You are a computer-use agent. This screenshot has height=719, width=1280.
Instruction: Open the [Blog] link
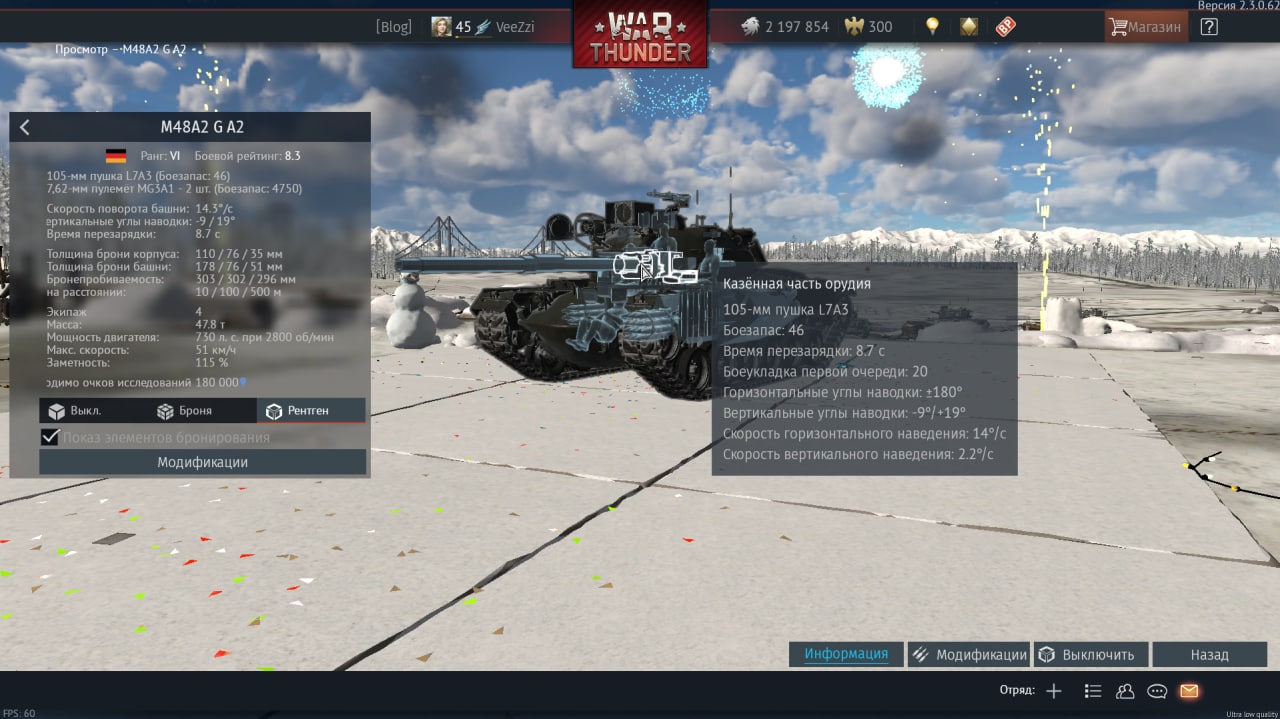(393, 27)
